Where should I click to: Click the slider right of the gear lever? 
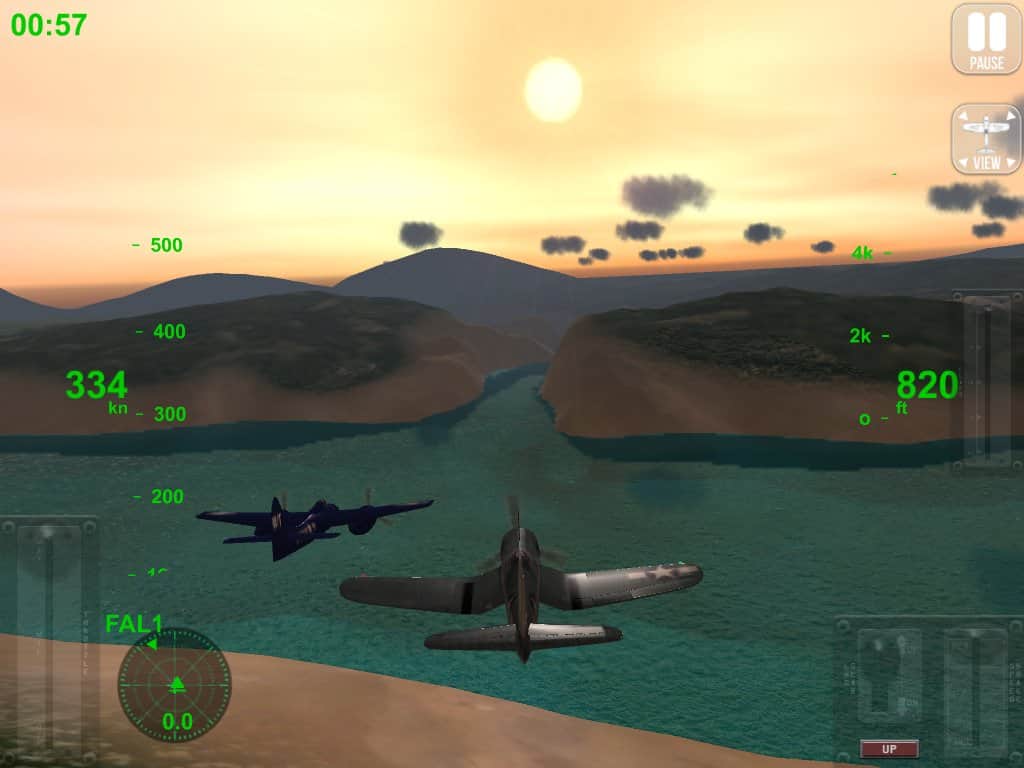[976, 690]
